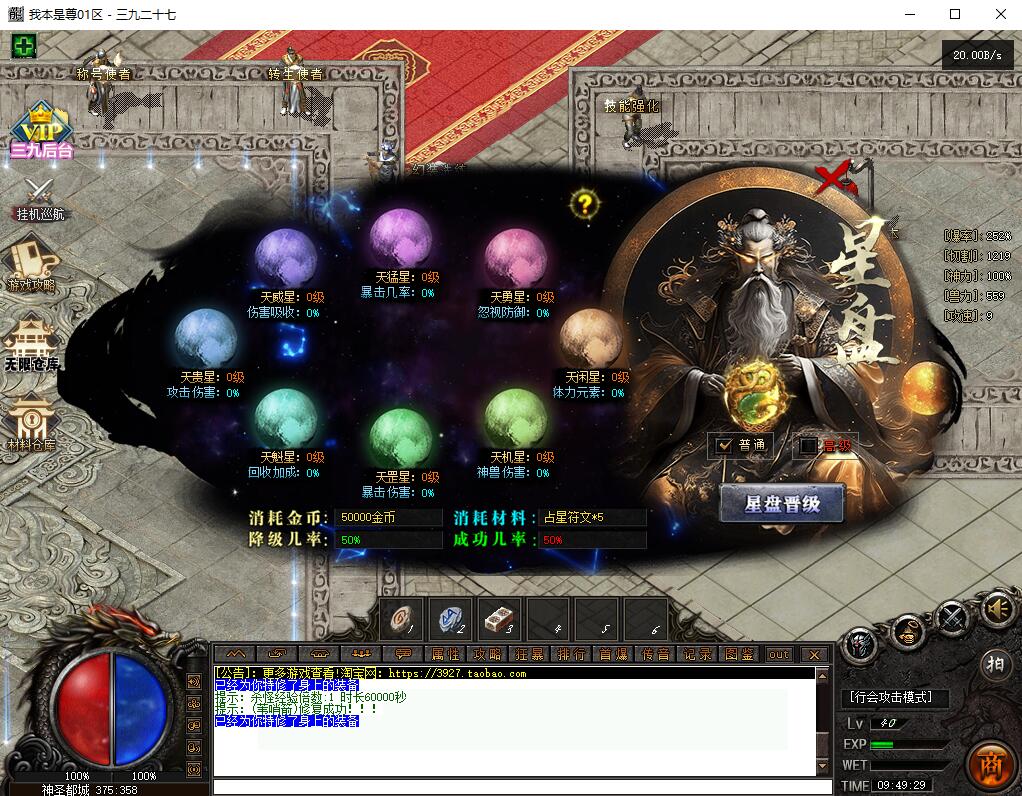
Task: Choose the 天机星 green orb
Action: click(x=515, y=418)
